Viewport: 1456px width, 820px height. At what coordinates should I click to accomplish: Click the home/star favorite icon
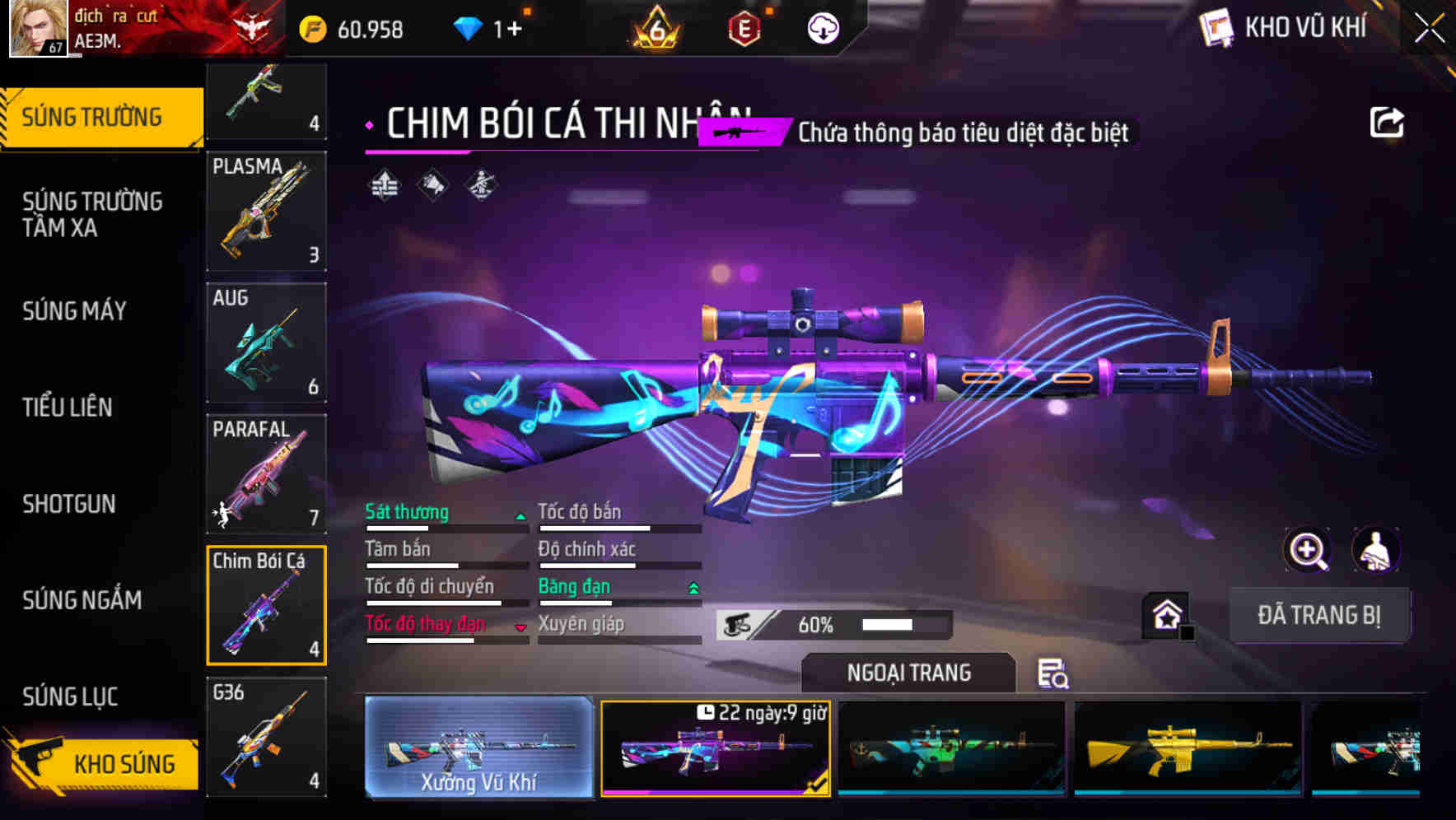(x=1167, y=616)
